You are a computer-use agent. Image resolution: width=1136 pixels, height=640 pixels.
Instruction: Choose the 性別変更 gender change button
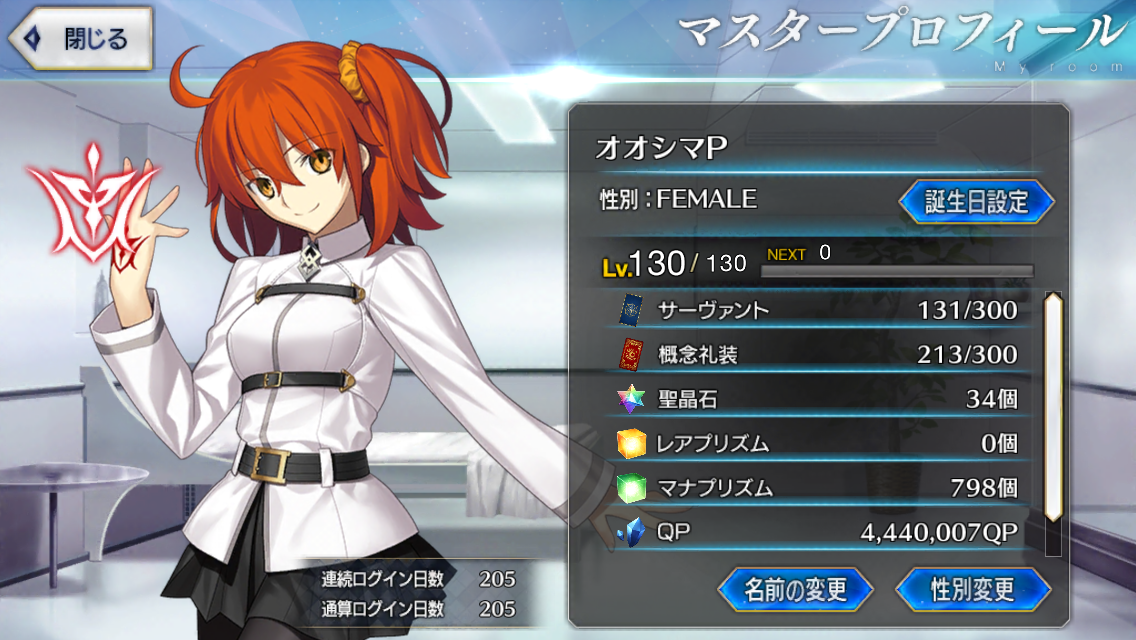[972, 588]
